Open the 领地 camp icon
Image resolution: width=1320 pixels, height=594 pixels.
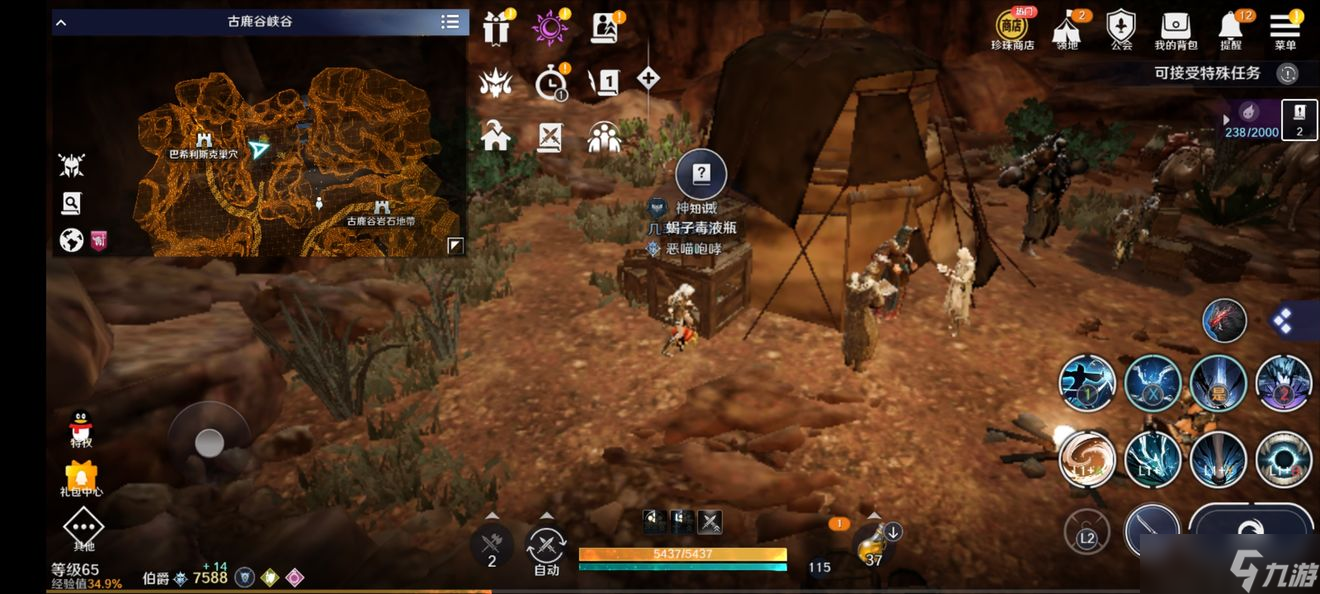tap(1067, 28)
